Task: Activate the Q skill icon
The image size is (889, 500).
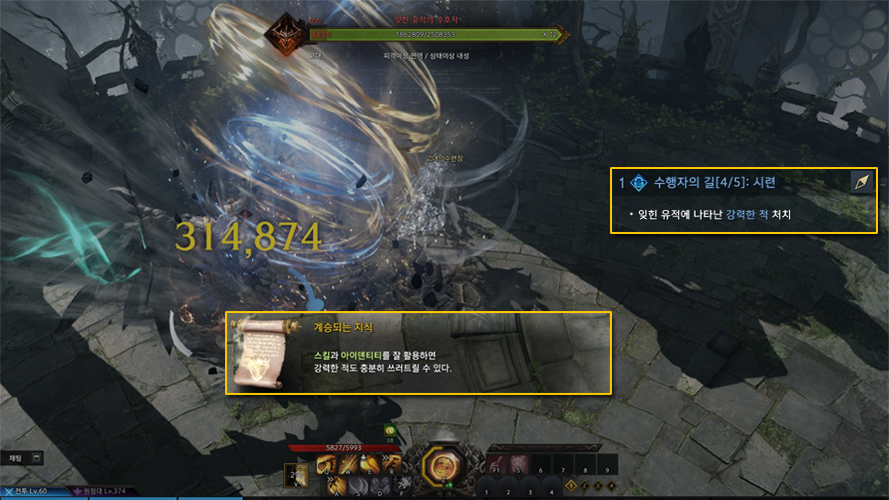Action: click(x=324, y=464)
